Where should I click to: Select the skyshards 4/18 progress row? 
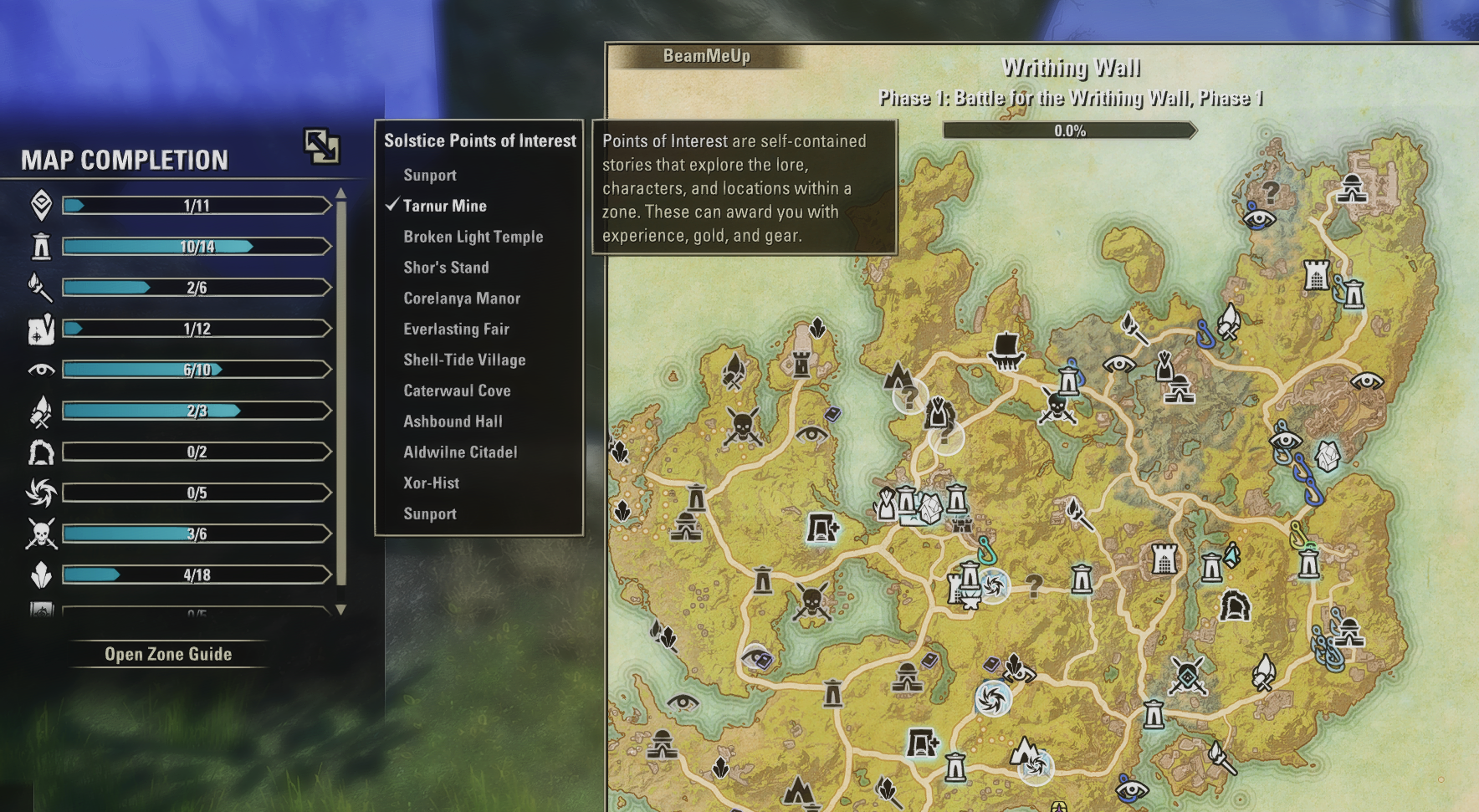click(x=197, y=575)
